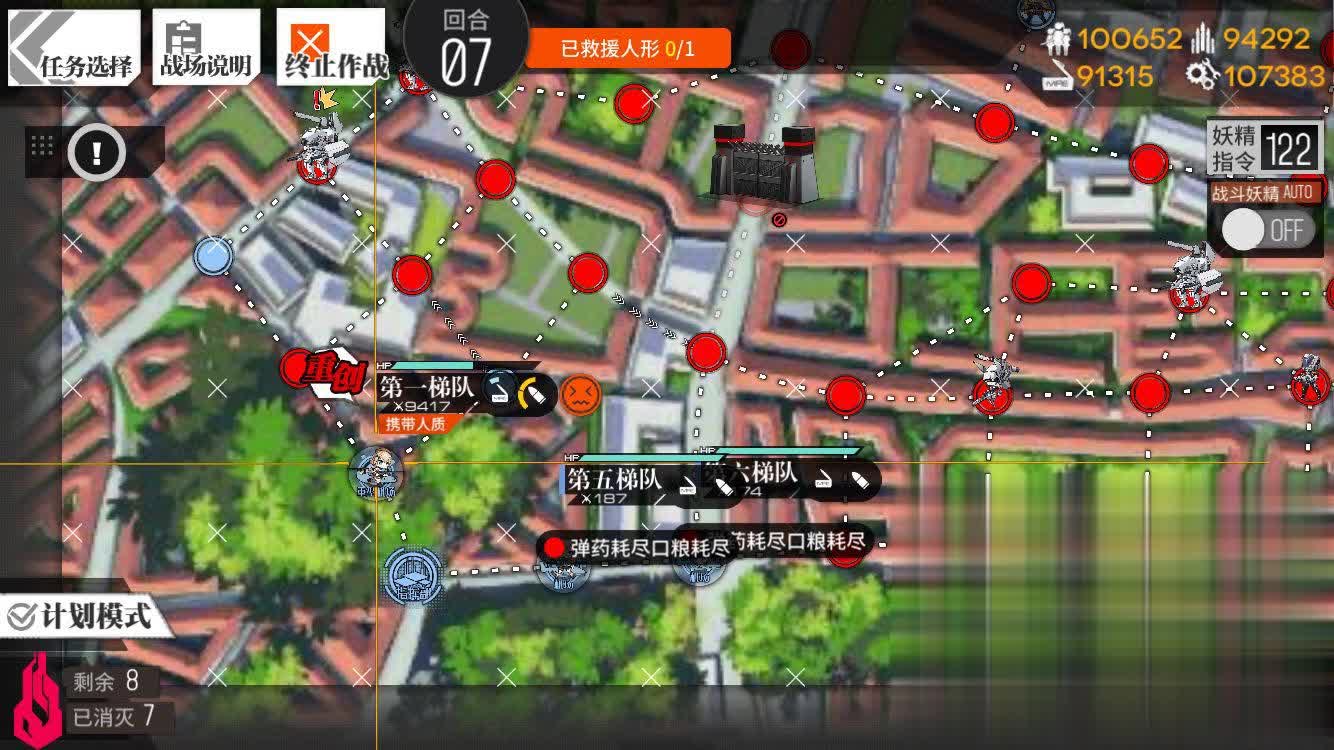Click the manpower resource icon beside 100652

click(x=1058, y=40)
